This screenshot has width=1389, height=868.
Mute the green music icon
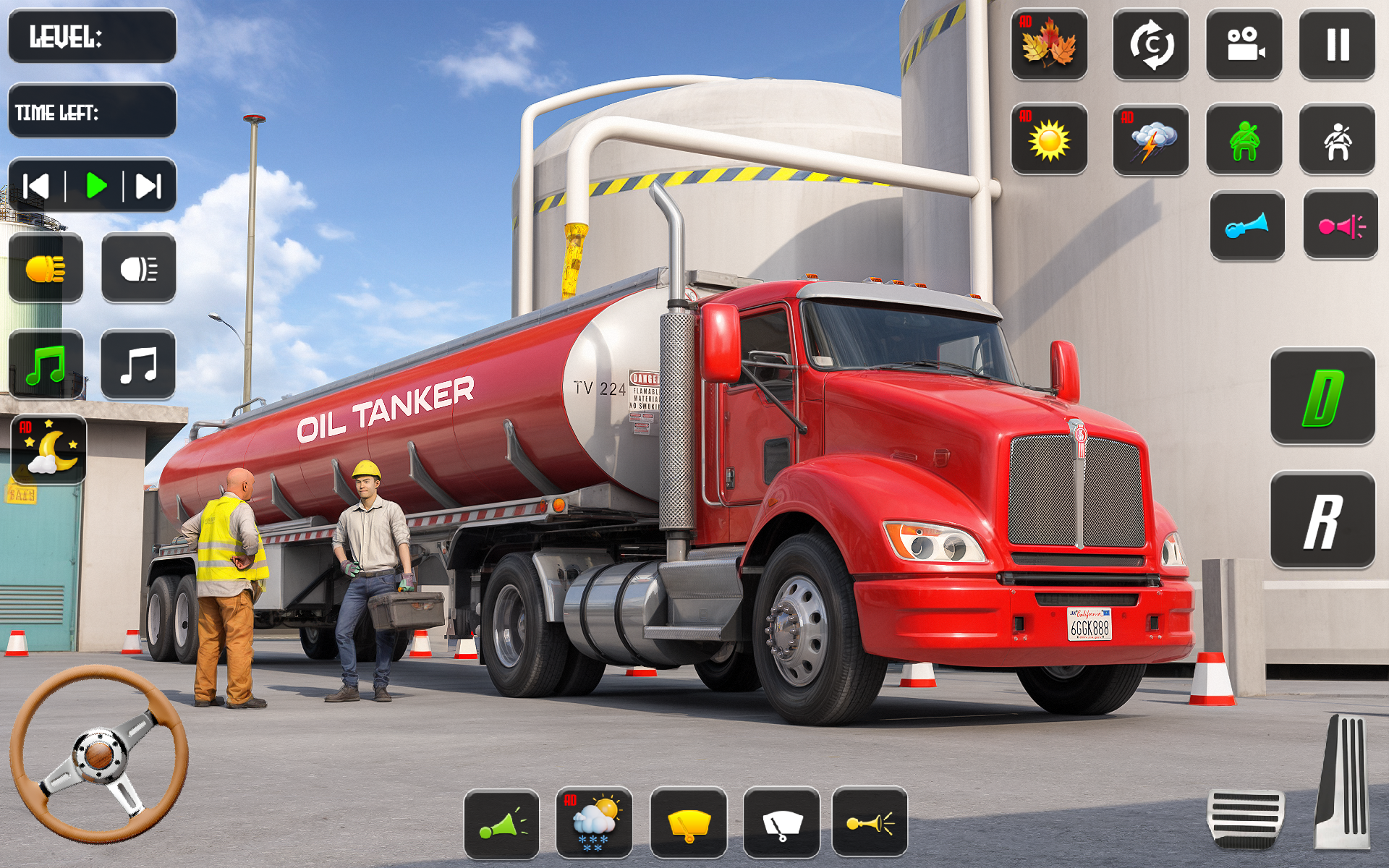pyautogui.click(x=47, y=364)
